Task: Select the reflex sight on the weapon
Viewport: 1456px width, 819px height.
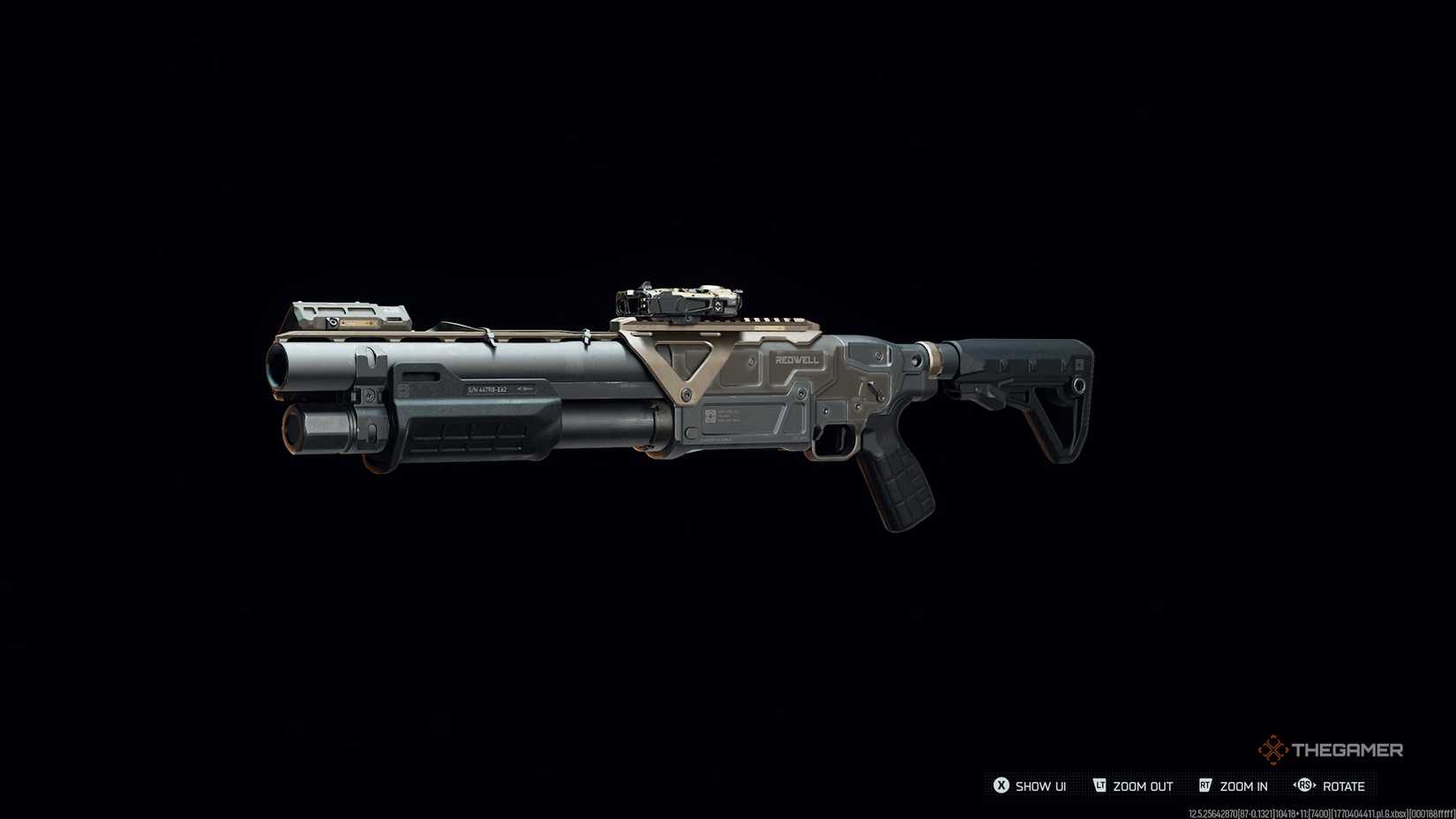Action: (x=679, y=300)
